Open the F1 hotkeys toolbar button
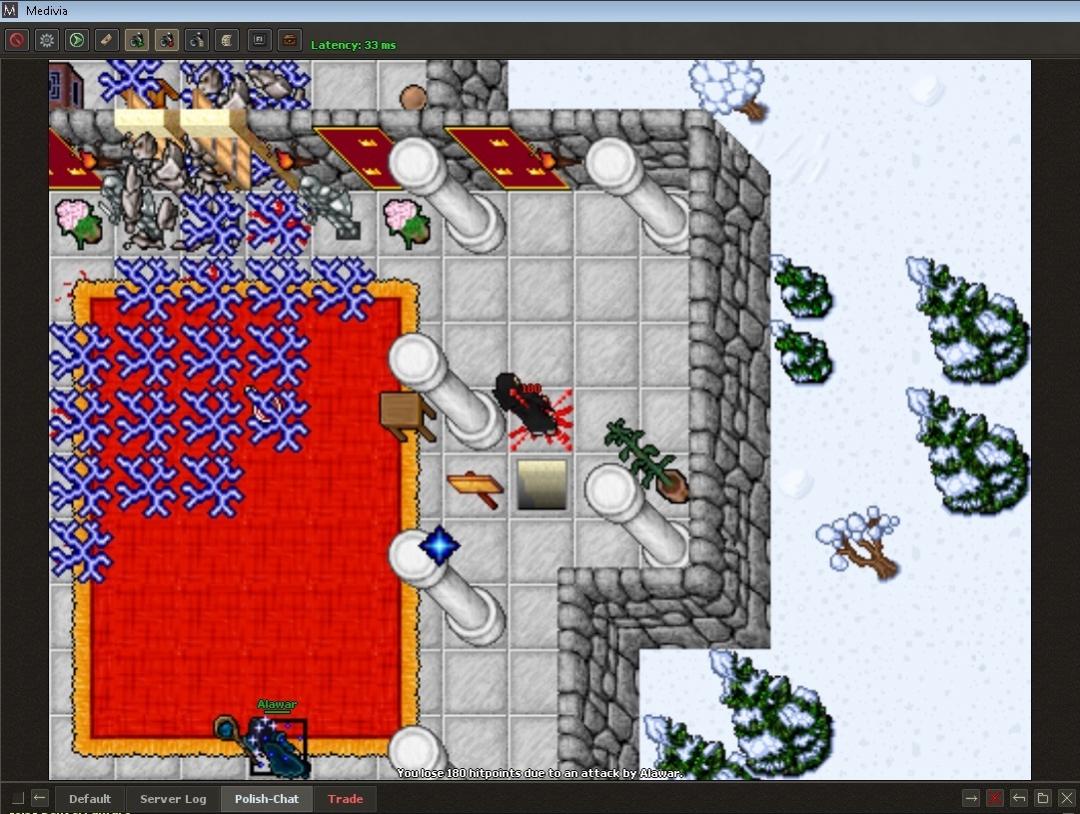 point(259,40)
